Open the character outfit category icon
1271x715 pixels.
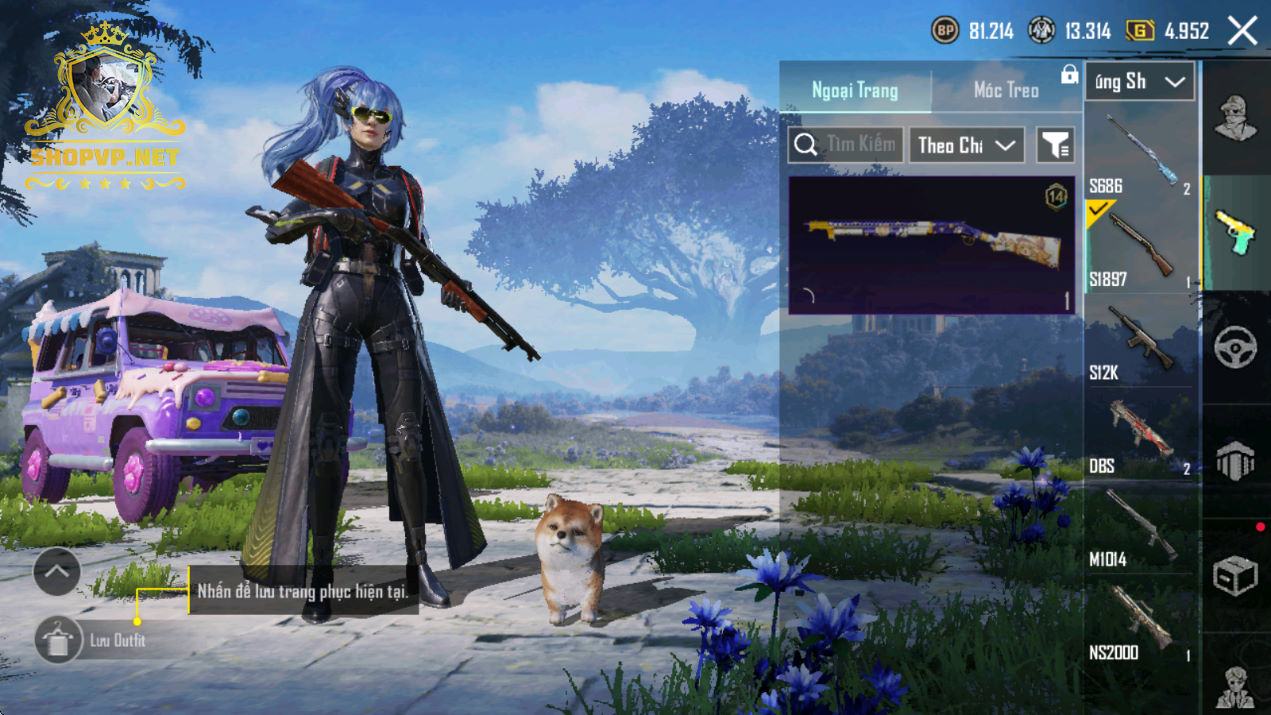click(1236, 118)
